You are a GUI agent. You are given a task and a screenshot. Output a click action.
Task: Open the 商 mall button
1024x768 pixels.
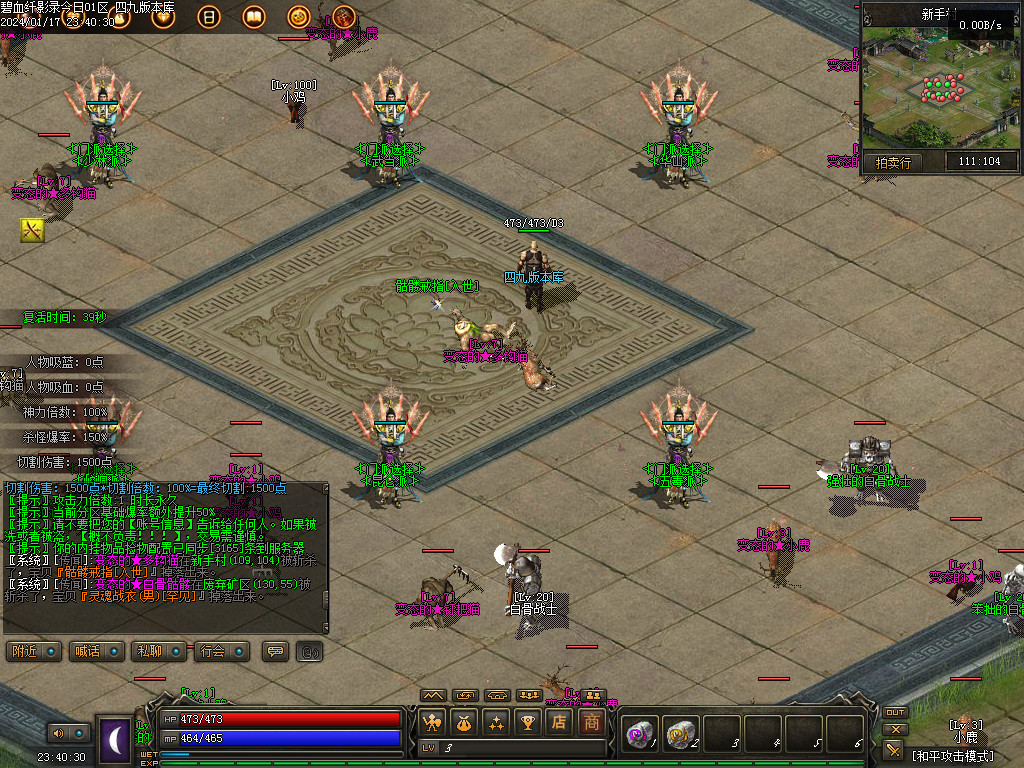[x=591, y=721]
